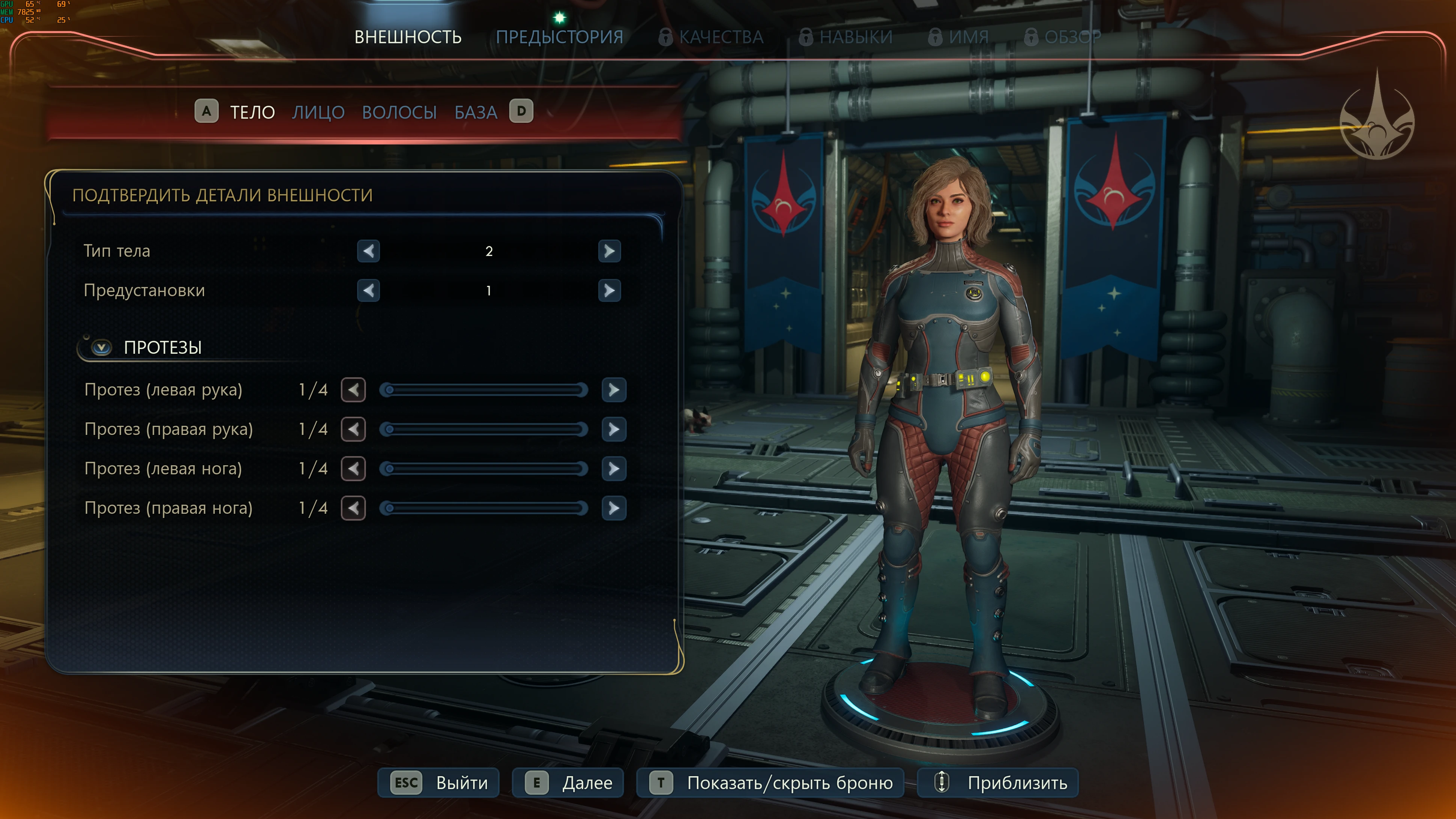Select the Волосы appearance section
1456x819 pixels.
[x=399, y=113]
